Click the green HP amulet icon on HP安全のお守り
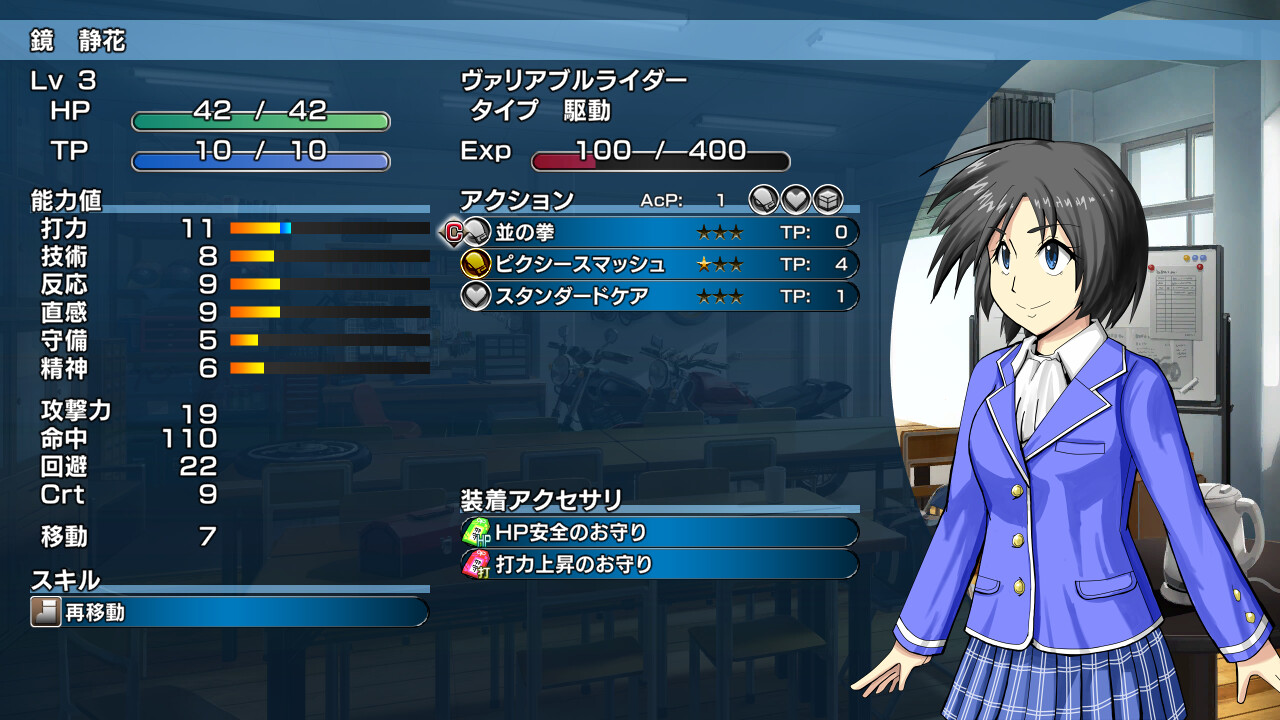1280x720 pixels. (478, 533)
